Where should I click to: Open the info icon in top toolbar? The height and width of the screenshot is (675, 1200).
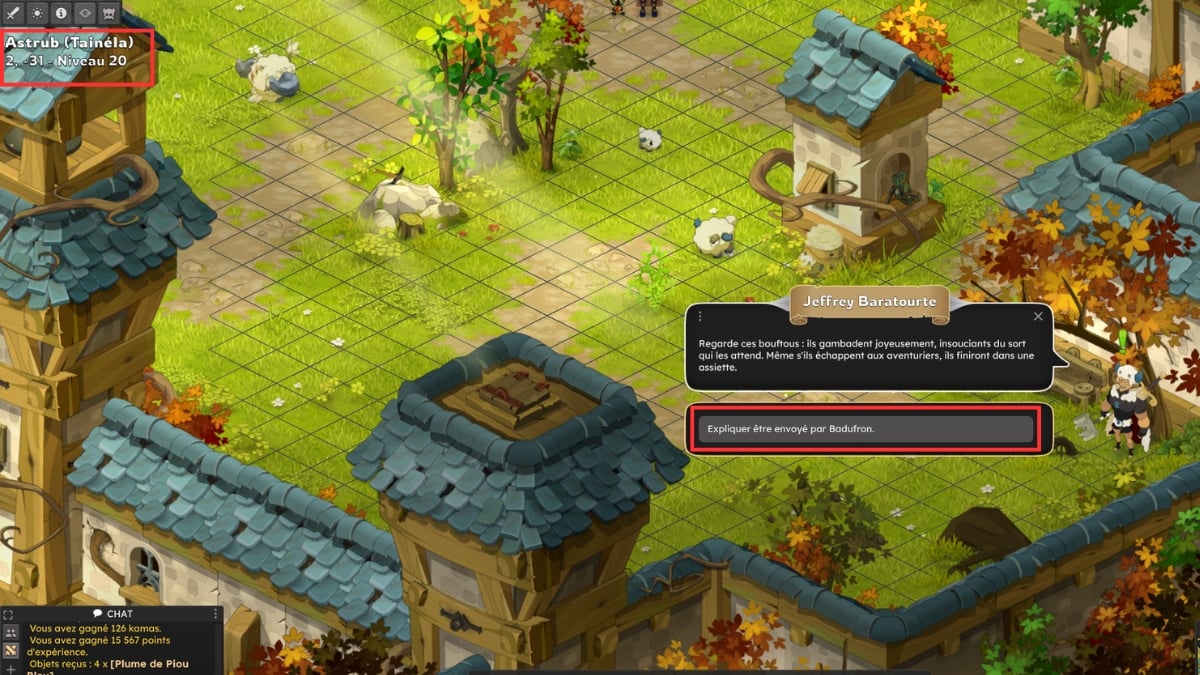coord(61,13)
